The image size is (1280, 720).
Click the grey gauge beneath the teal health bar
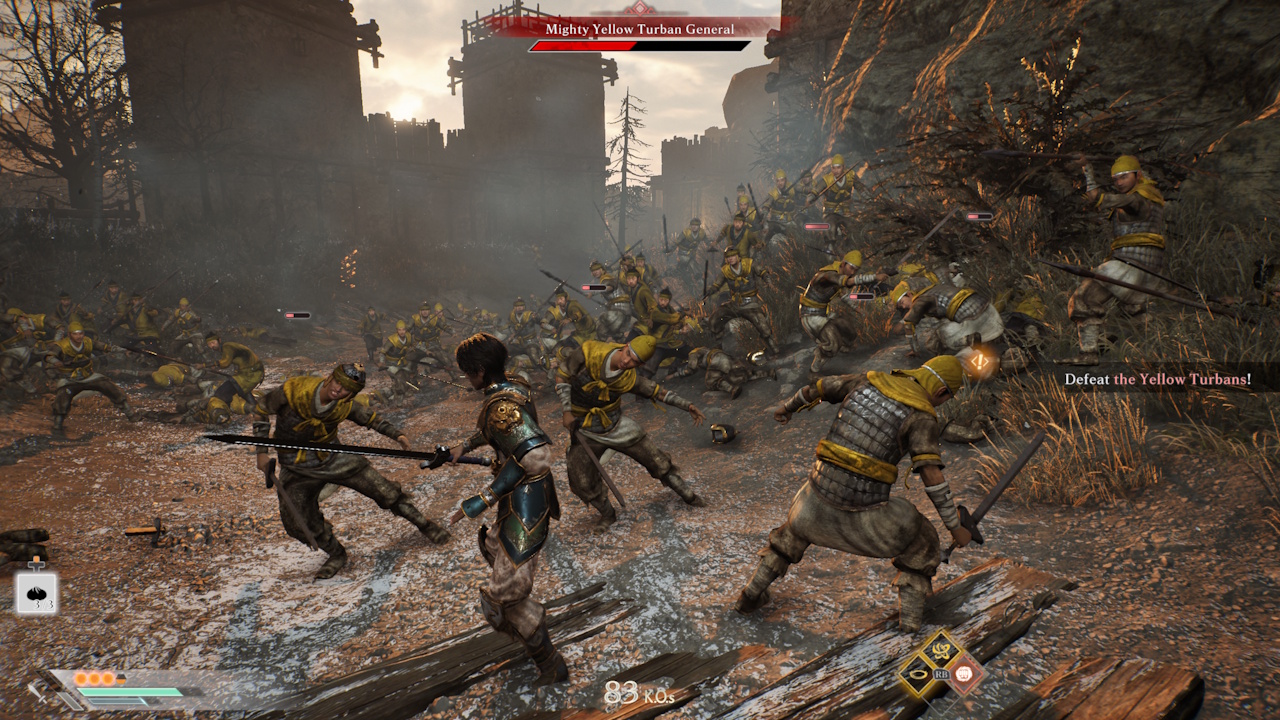(x=117, y=702)
